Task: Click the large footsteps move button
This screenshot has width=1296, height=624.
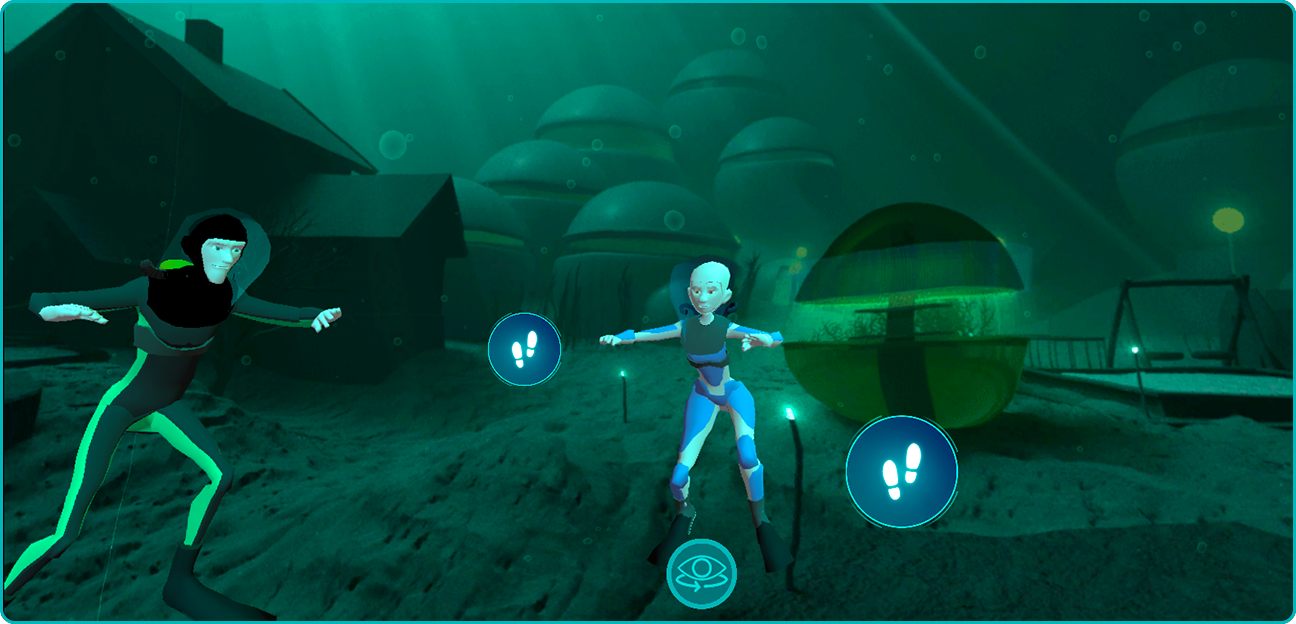Action: (901, 472)
